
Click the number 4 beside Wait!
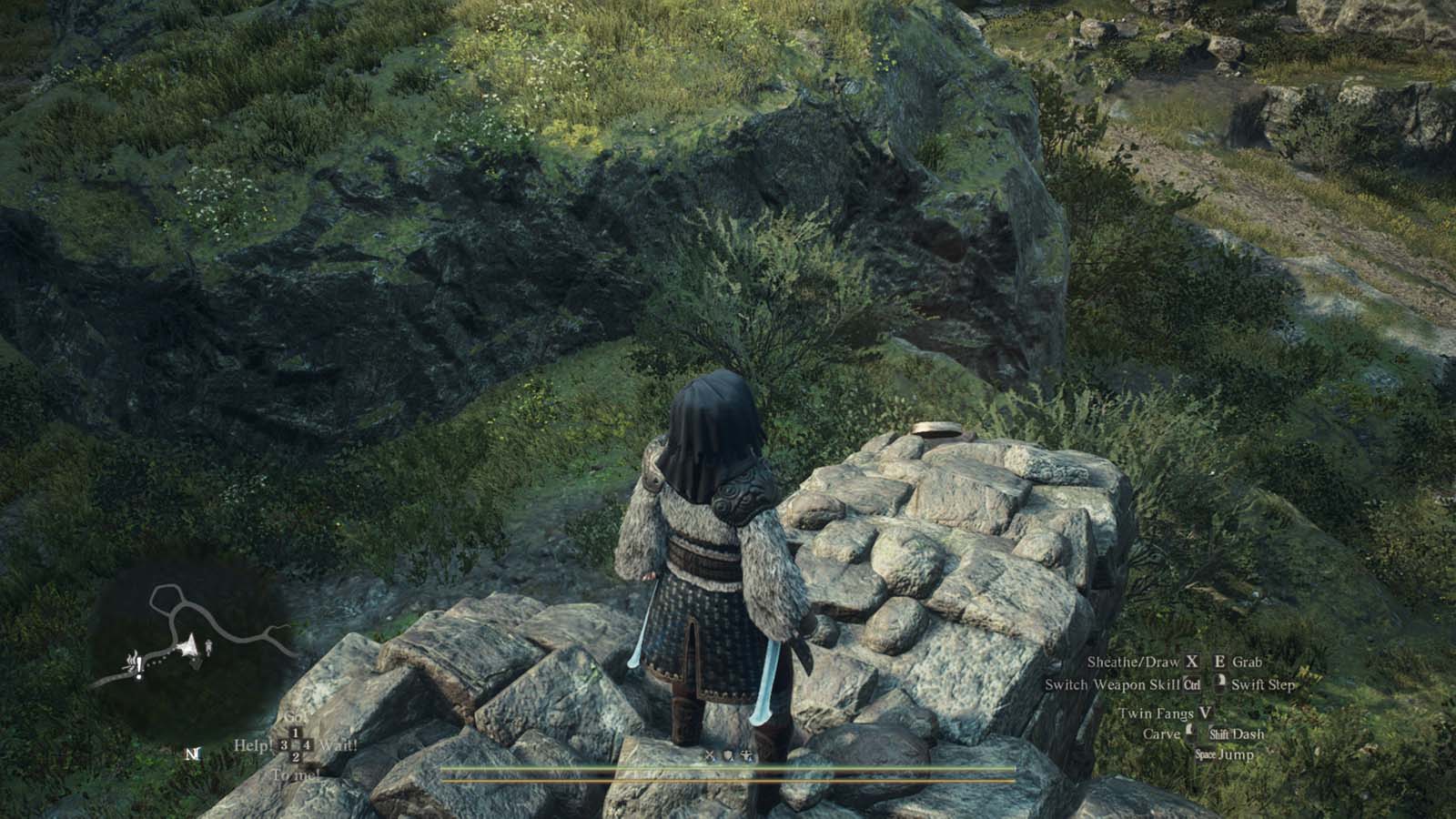pos(306,745)
